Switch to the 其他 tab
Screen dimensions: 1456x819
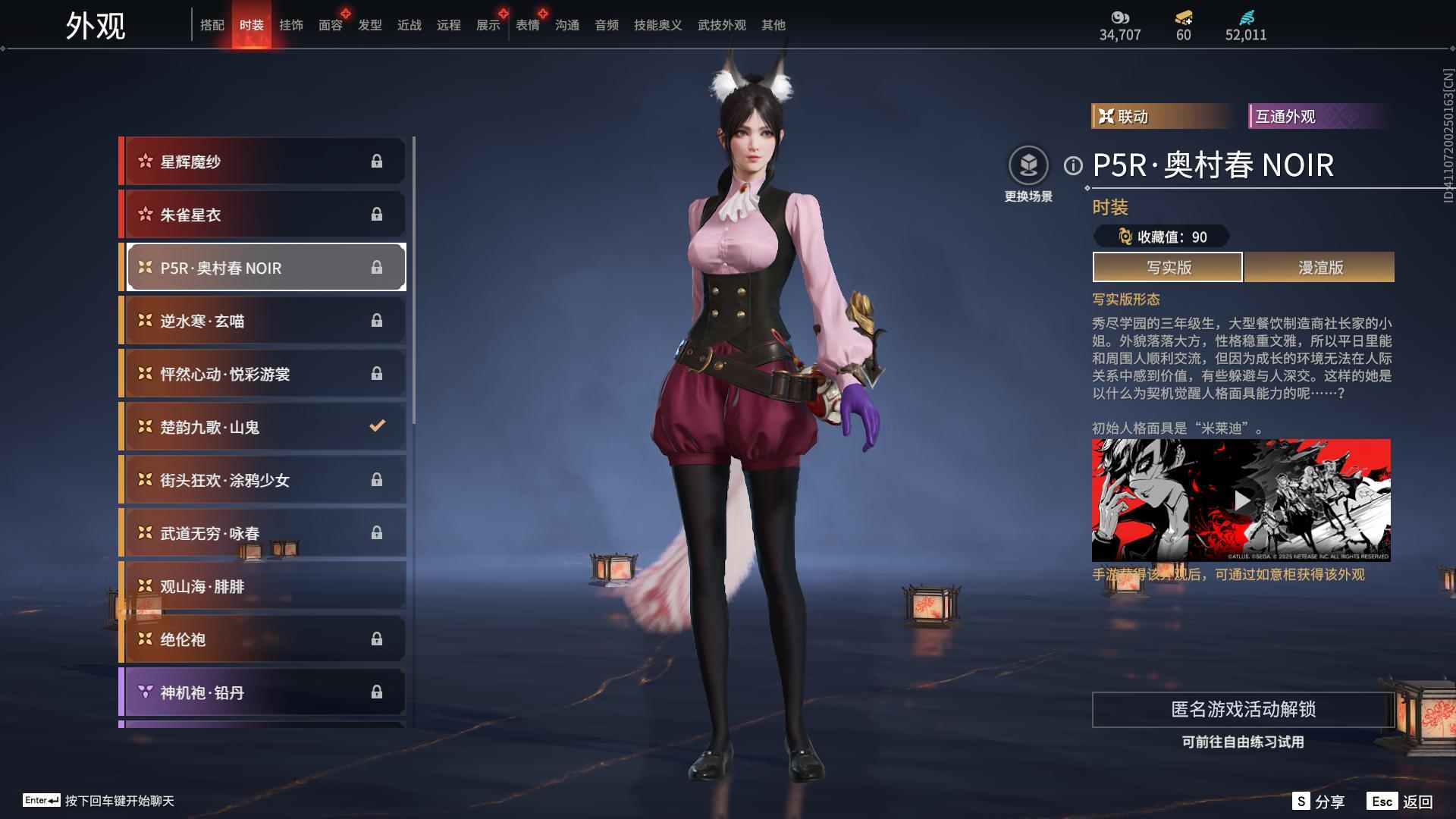tap(773, 25)
